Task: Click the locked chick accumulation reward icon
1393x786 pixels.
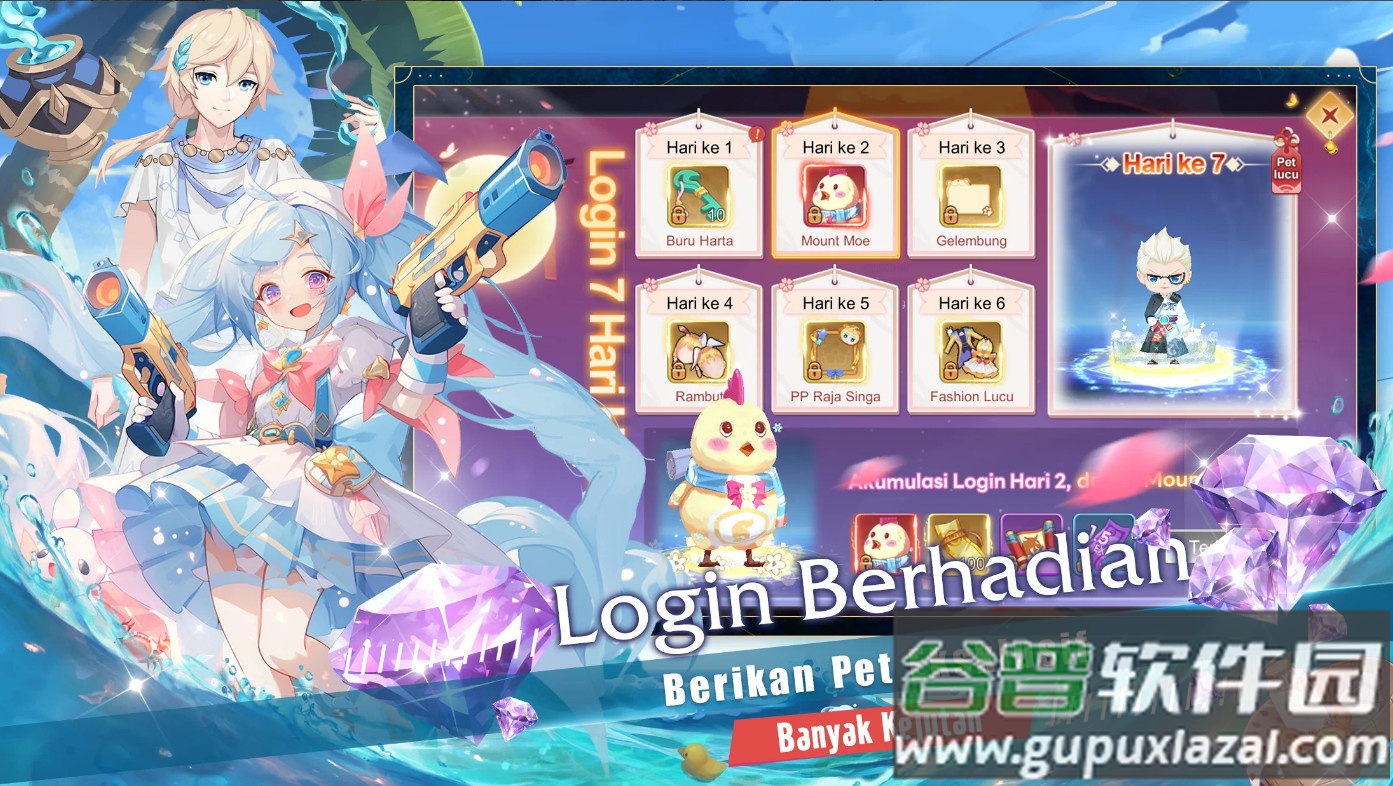Action: point(884,545)
